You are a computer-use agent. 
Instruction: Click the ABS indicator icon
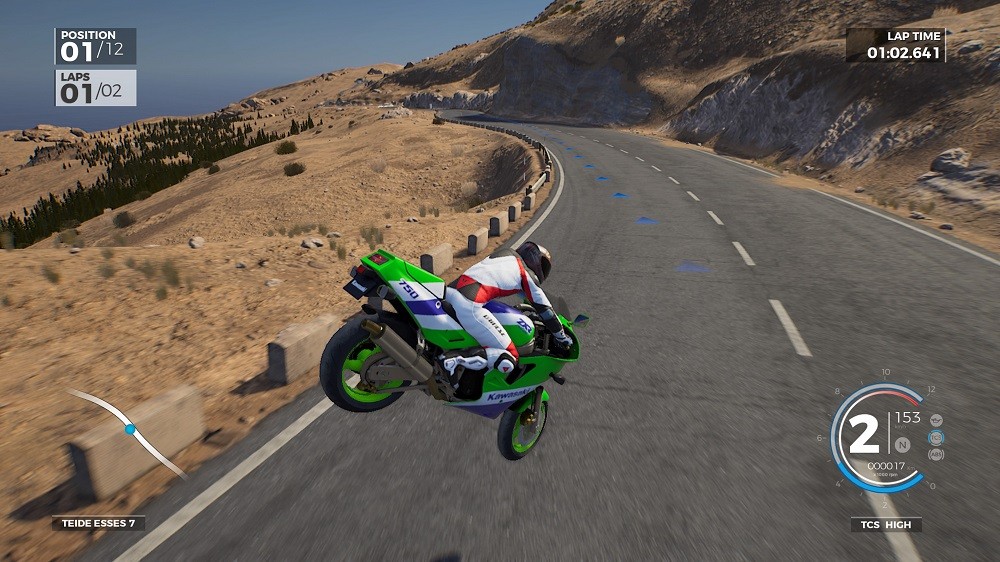936,455
